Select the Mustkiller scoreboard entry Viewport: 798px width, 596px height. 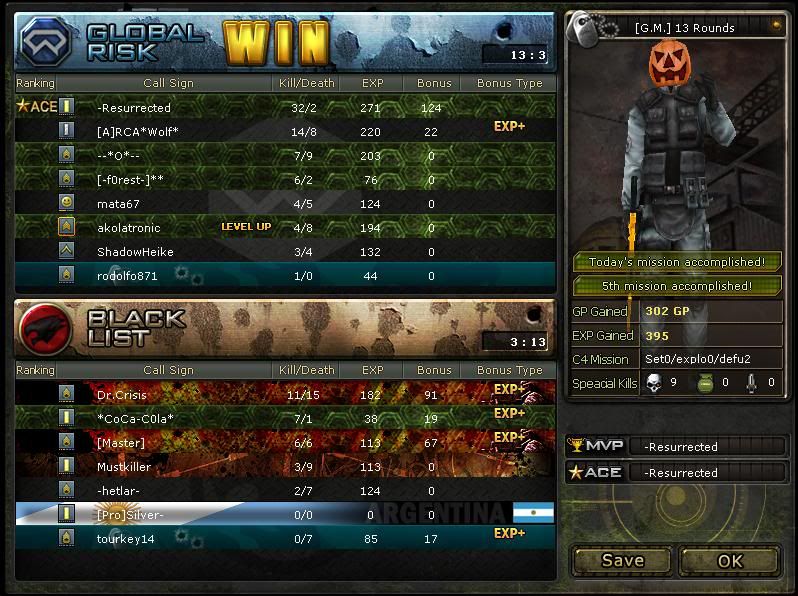click(x=285, y=466)
